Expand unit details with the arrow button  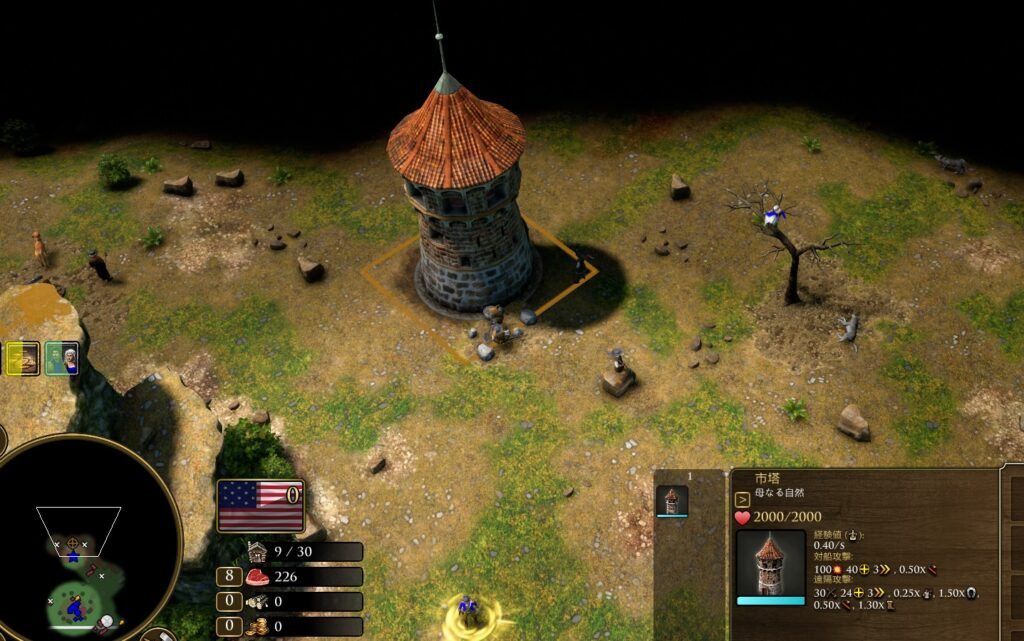pos(742,500)
